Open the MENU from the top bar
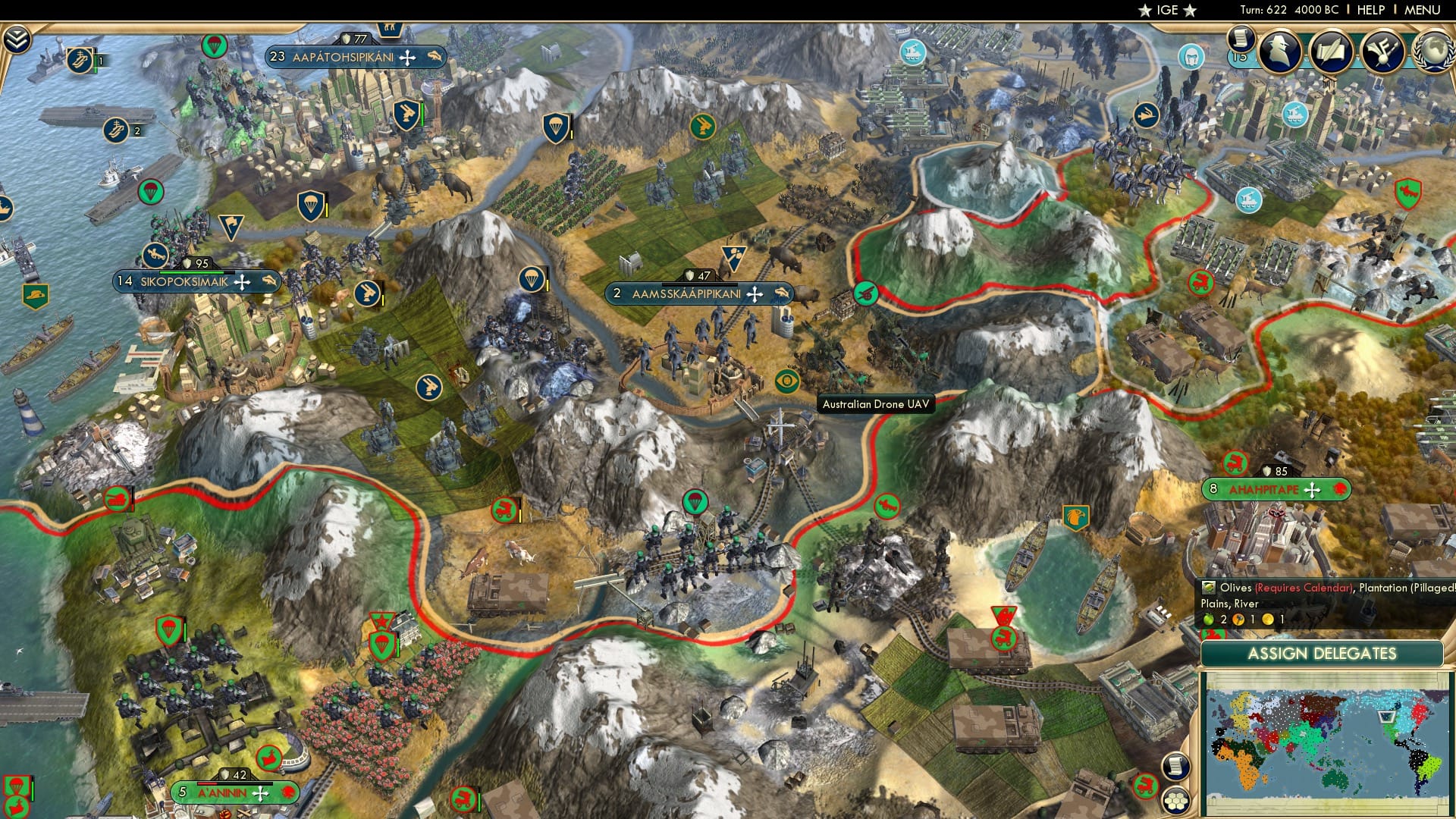This screenshot has width=1456, height=819. (1423, 9)
